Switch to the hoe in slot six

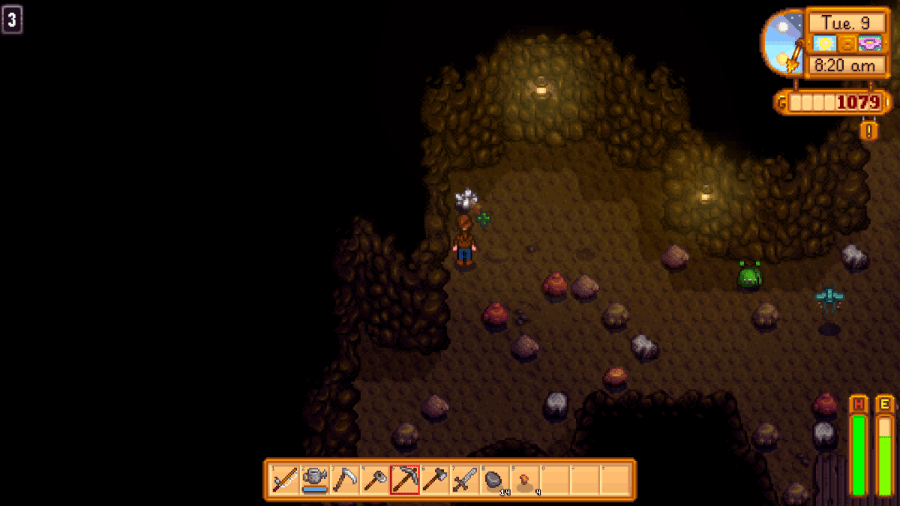coord(435,481)
